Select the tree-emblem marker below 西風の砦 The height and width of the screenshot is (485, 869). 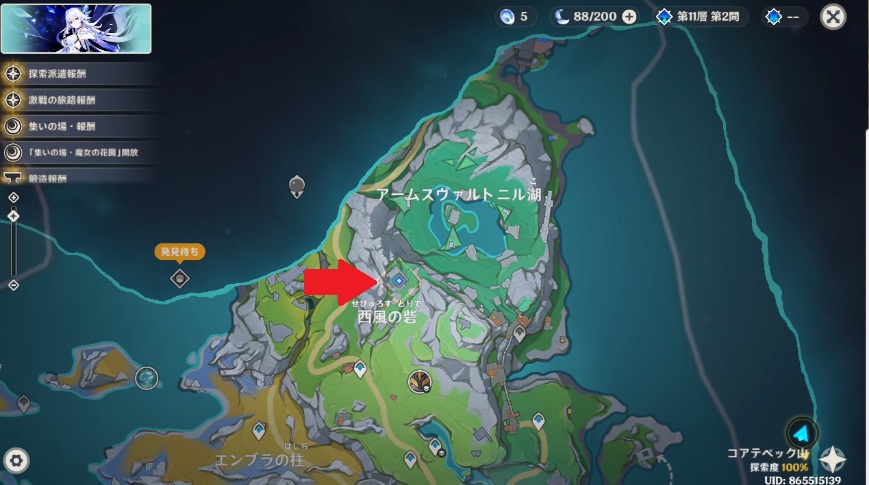[x=421, y=379]
